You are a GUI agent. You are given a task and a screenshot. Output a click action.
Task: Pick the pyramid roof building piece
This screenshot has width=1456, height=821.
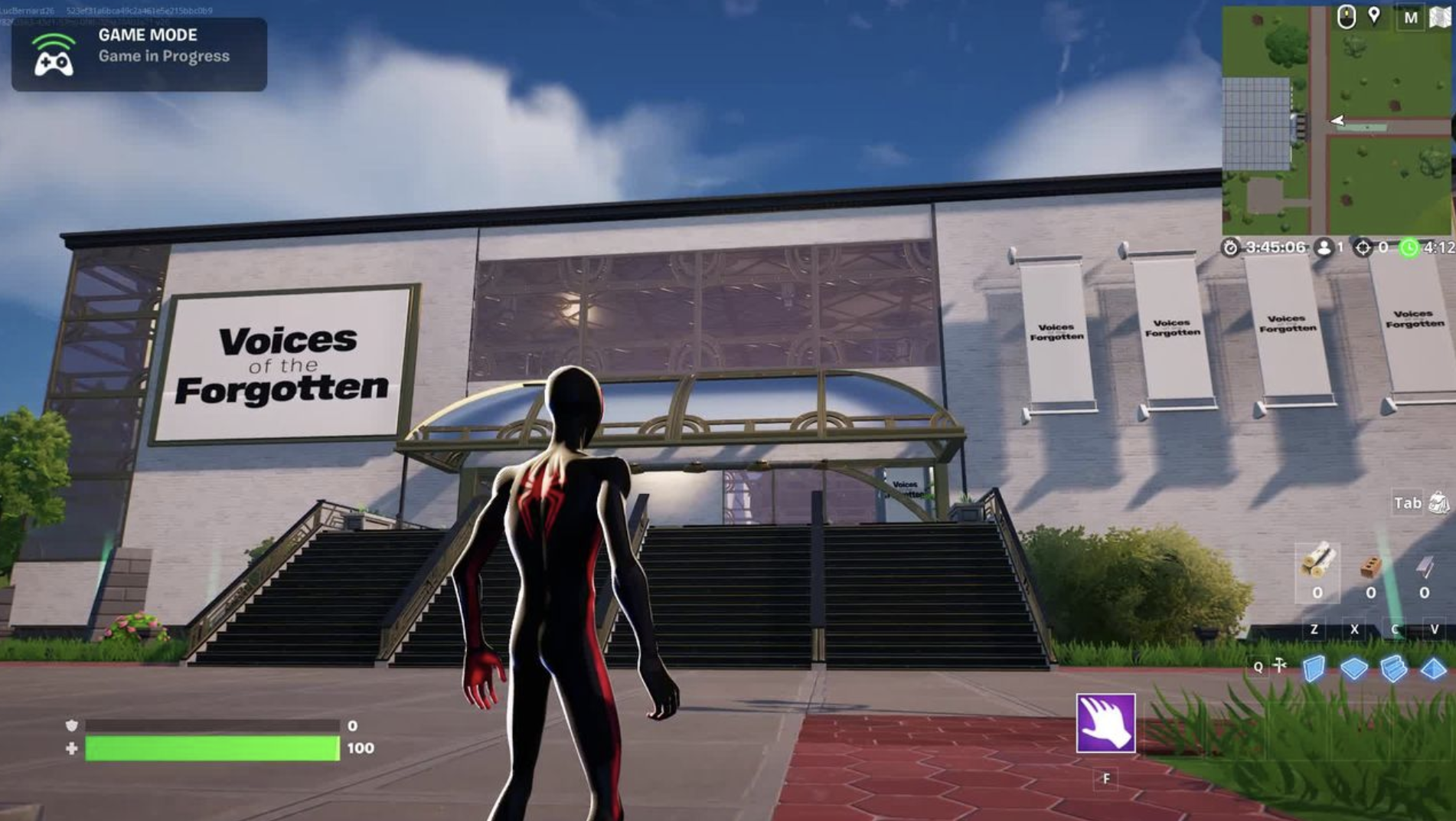click(x=1433, y=669)
